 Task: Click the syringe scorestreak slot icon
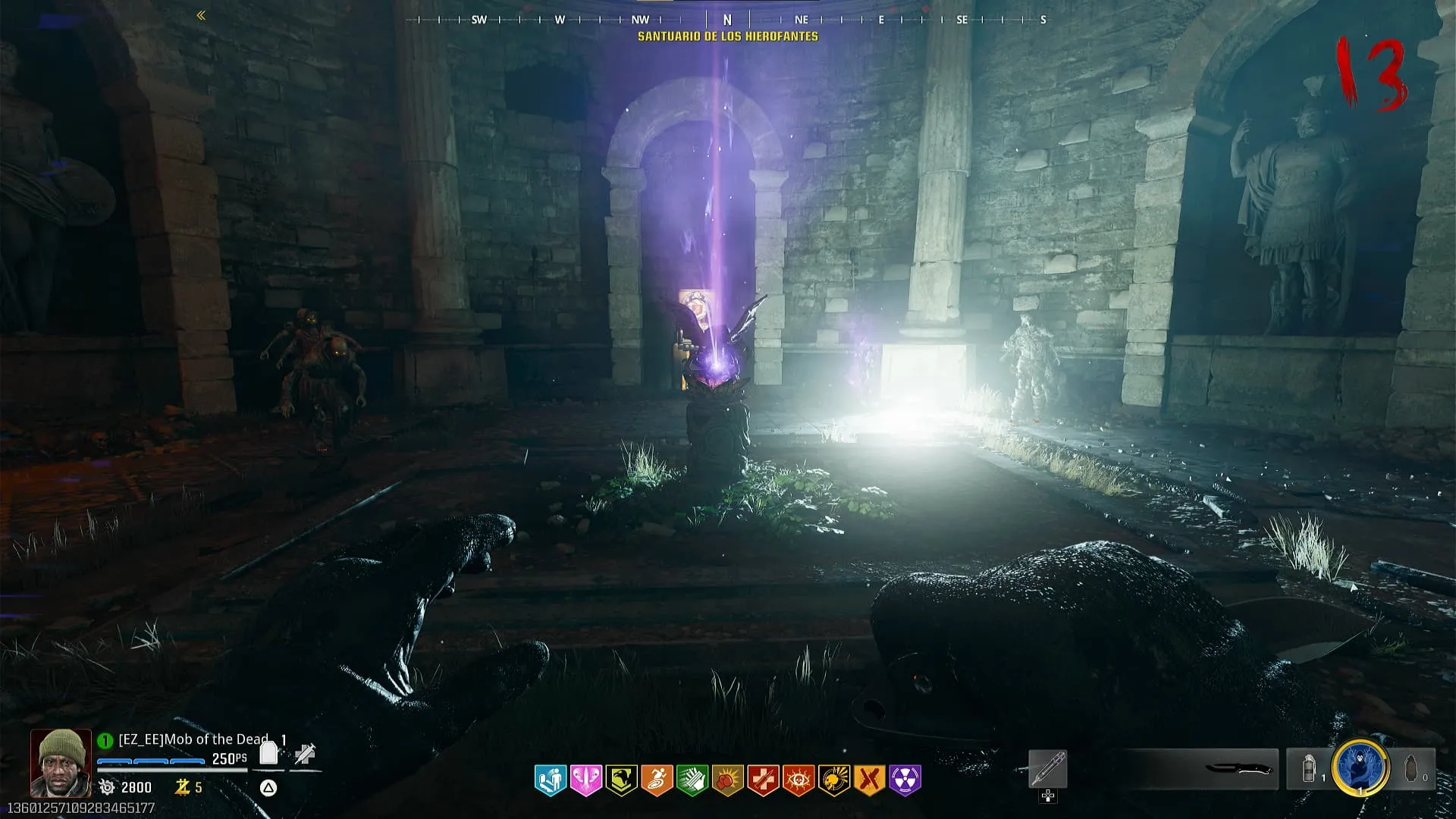point(1048,769)
